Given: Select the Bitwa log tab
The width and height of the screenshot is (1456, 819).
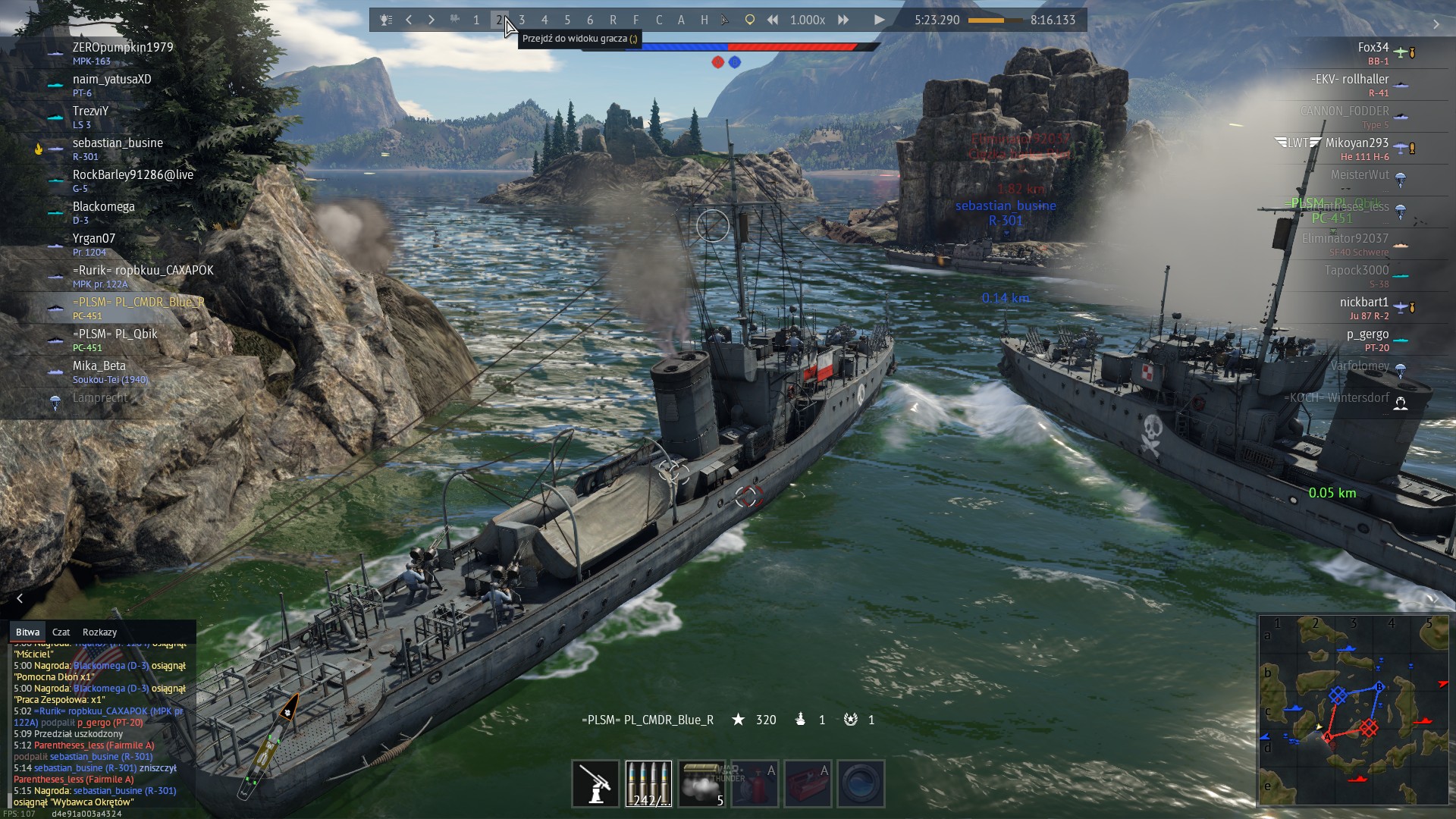Looking at the screenshot, I should point(27,632).
